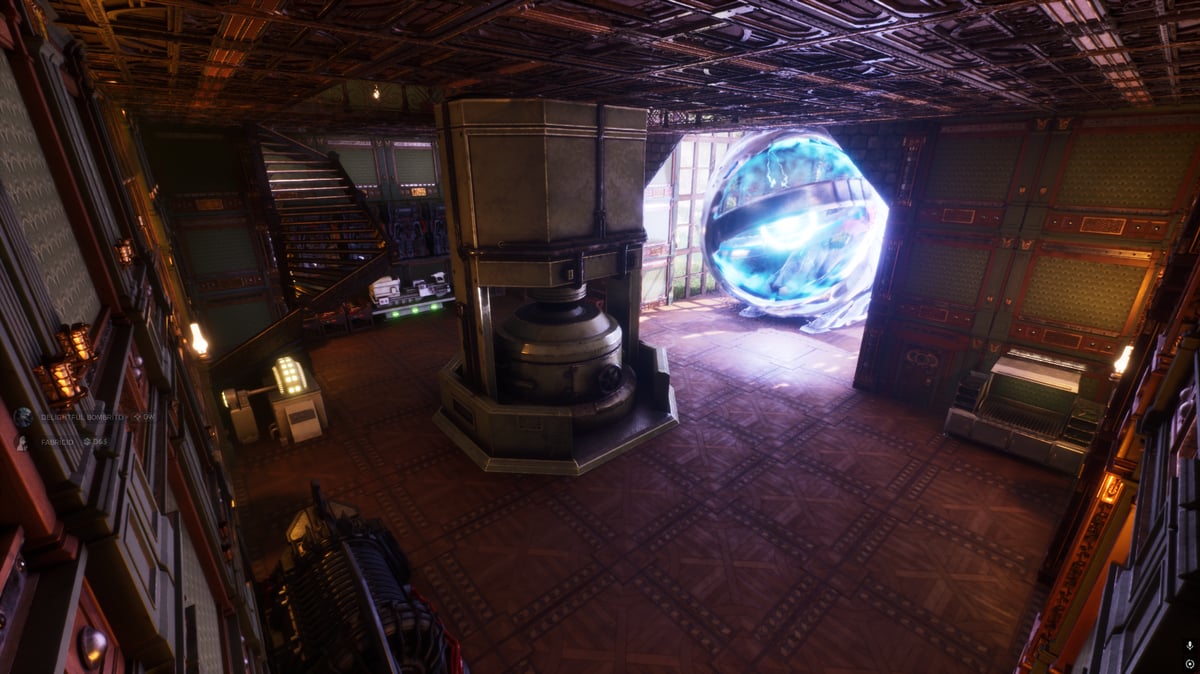Image resolution: width=1200 pixels, height=674 pixels.
Task: Select Fabricio's player entry
Action: pyautogui.click(x=57, y=441)
